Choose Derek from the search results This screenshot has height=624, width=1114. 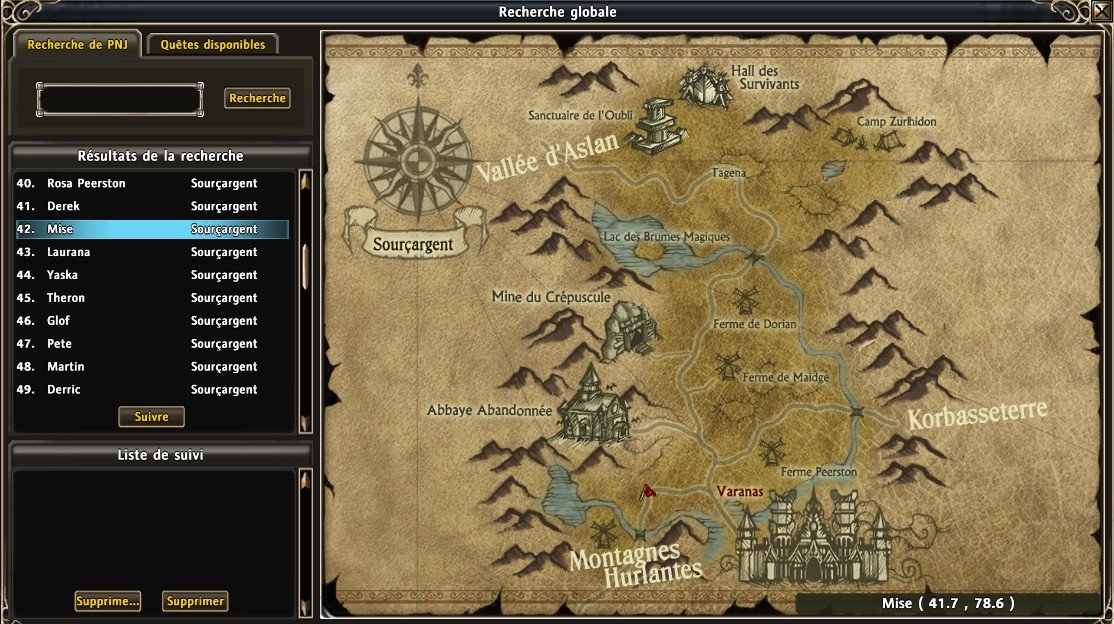click(152, 207)
